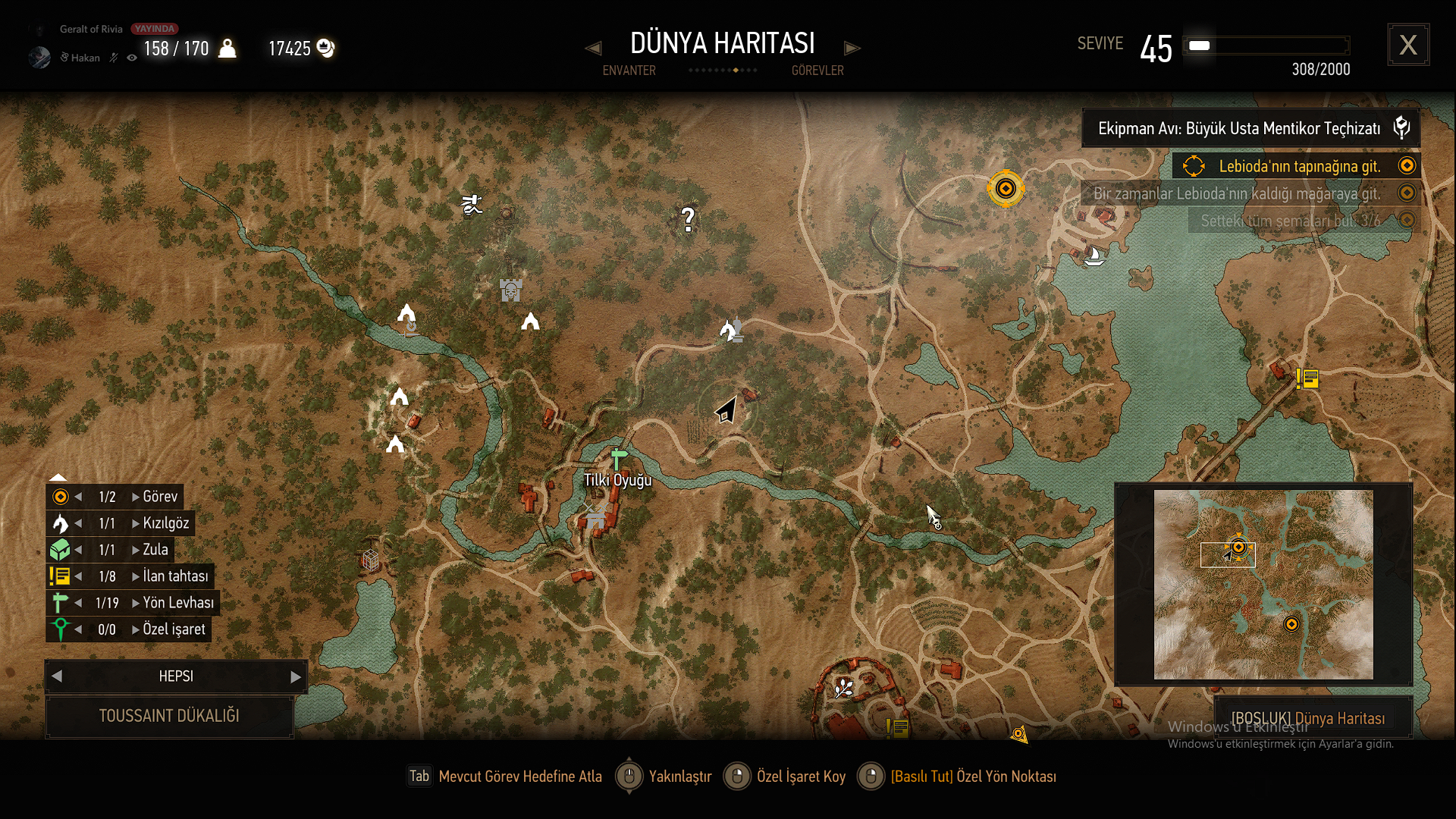Pick the İlan tahtası legend entry
Viewport: 1456px width, 819px height.
click(x=175, y=576)
